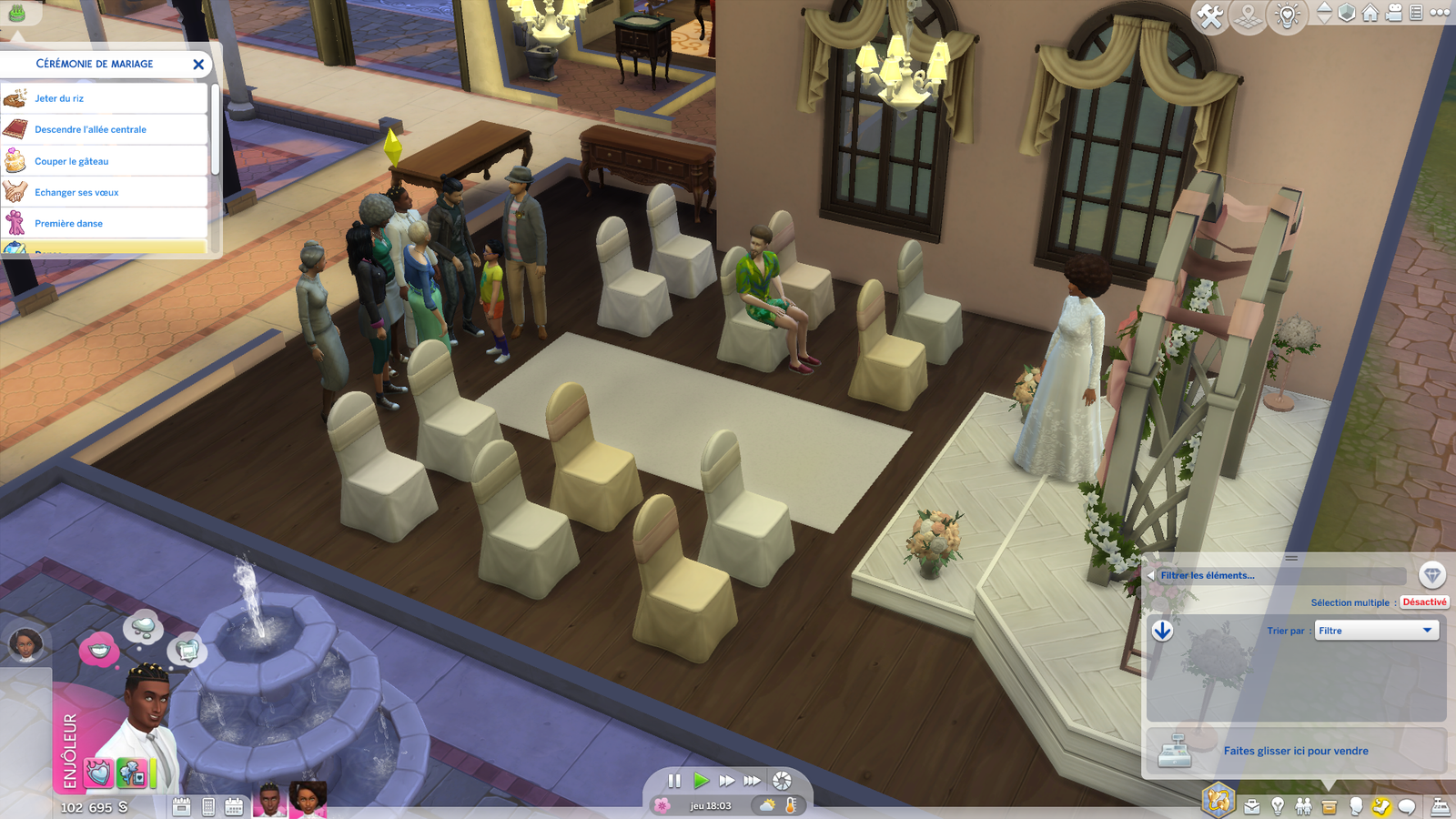Set game speed to ultra speed
This screenshot has height=819, width=1456.
(752, 781)
